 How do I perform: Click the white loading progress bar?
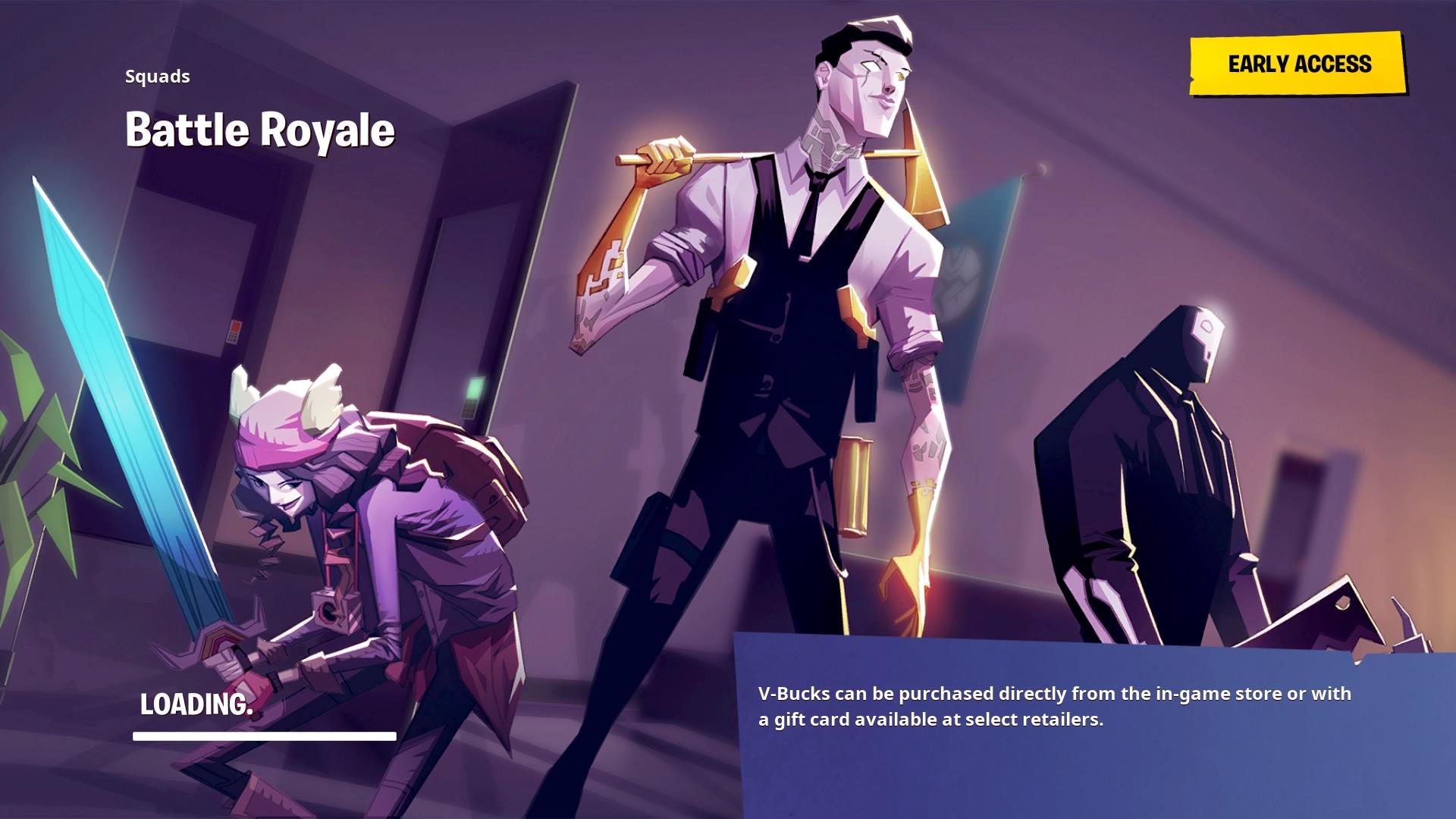click(x=264, y=736)
